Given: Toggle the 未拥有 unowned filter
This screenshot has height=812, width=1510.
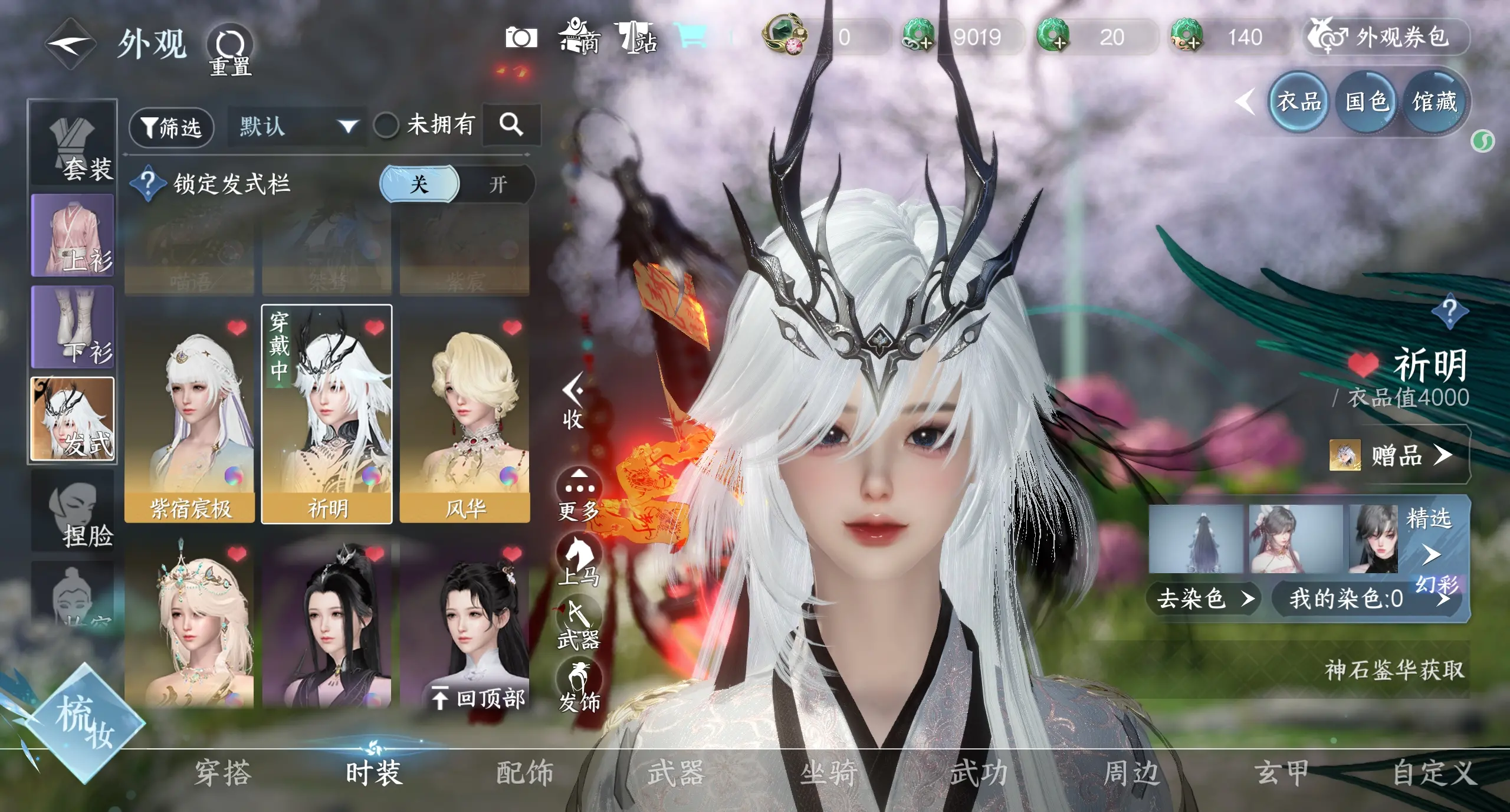Looking at the screenshot, I should click(386, 125).
